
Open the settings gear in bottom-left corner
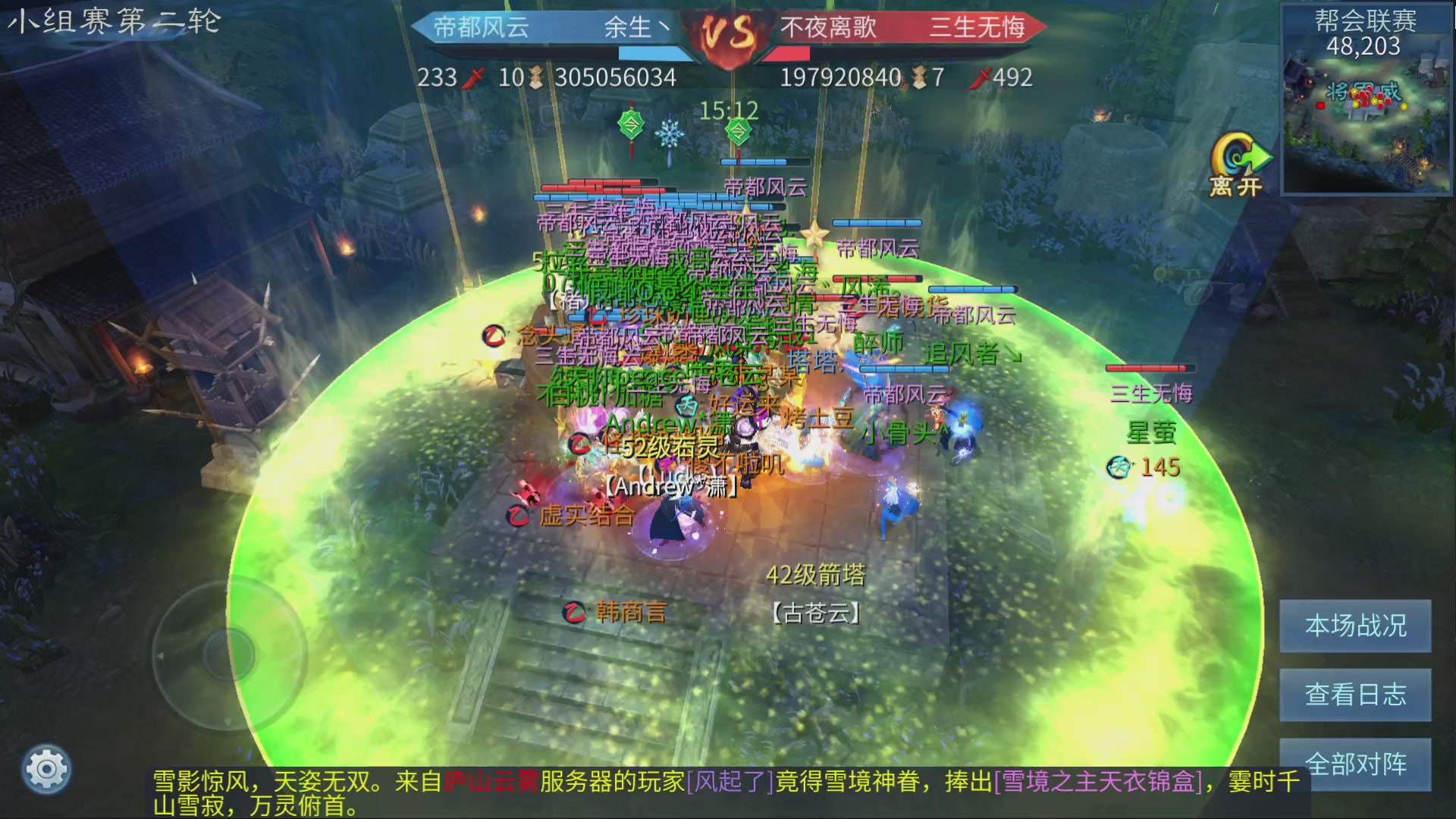[45, 768]
